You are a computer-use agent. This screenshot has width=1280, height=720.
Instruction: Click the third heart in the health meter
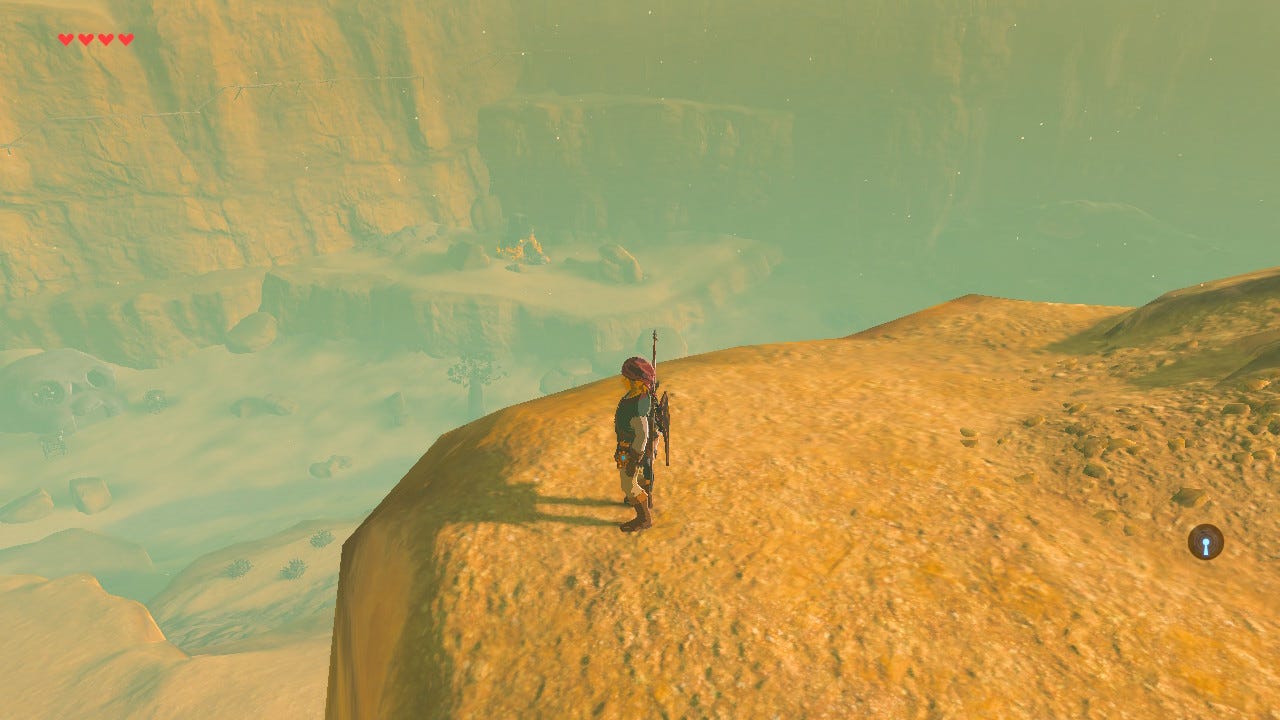pos(104,40)
